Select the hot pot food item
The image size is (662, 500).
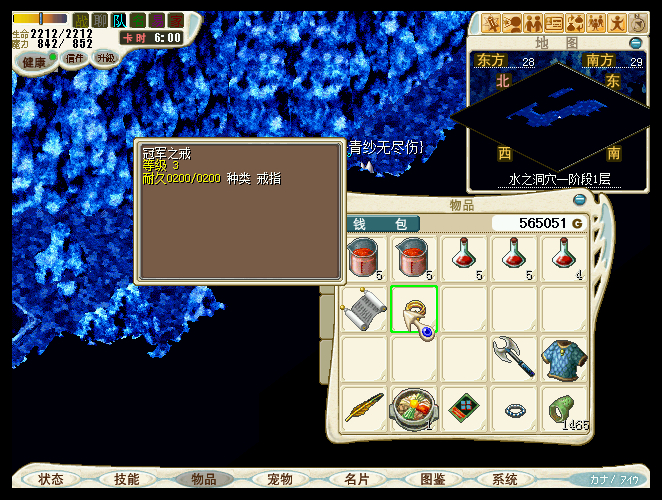coord(414,408)
